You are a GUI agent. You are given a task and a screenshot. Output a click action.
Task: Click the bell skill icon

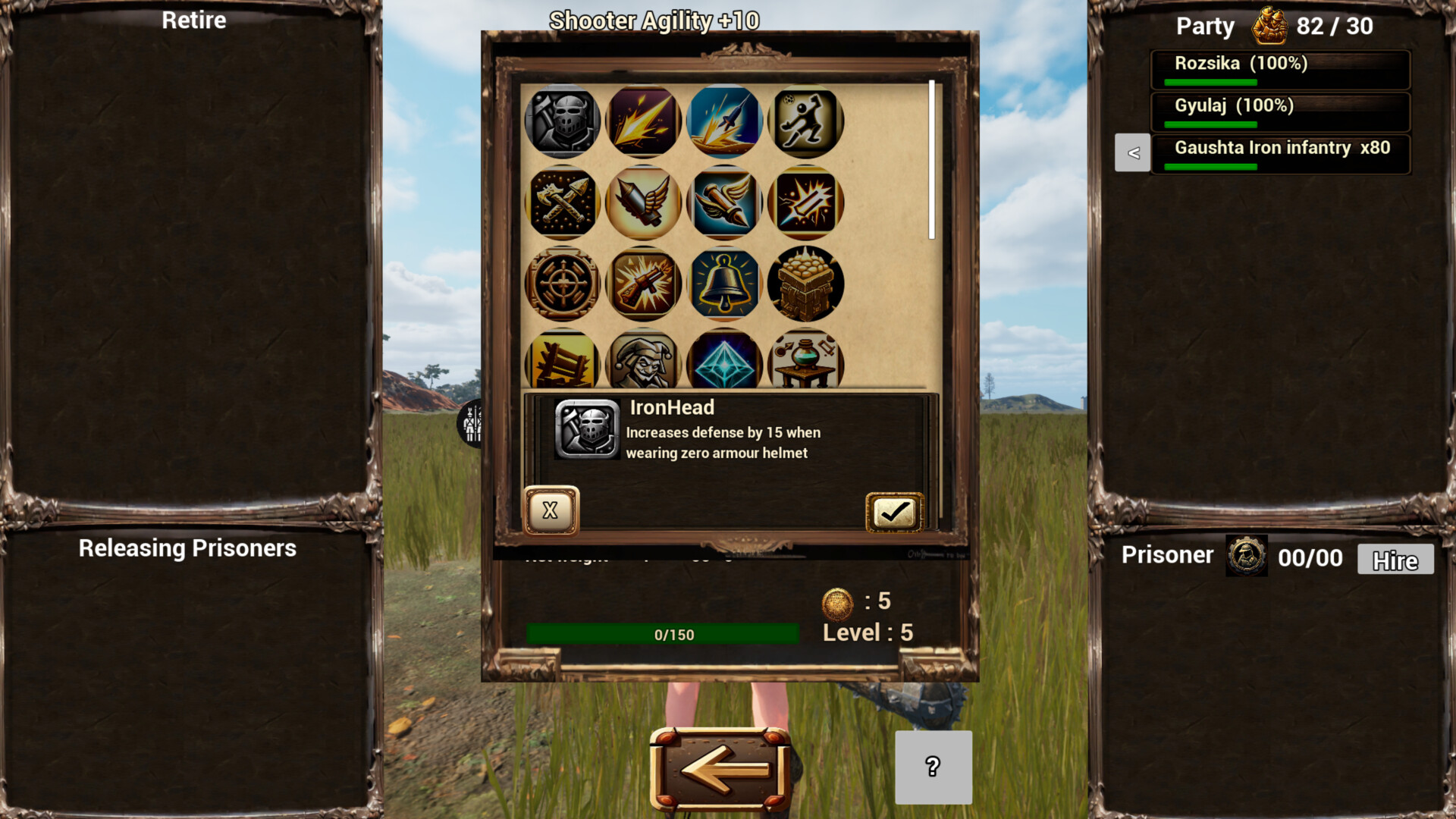(x=724, y=284)
